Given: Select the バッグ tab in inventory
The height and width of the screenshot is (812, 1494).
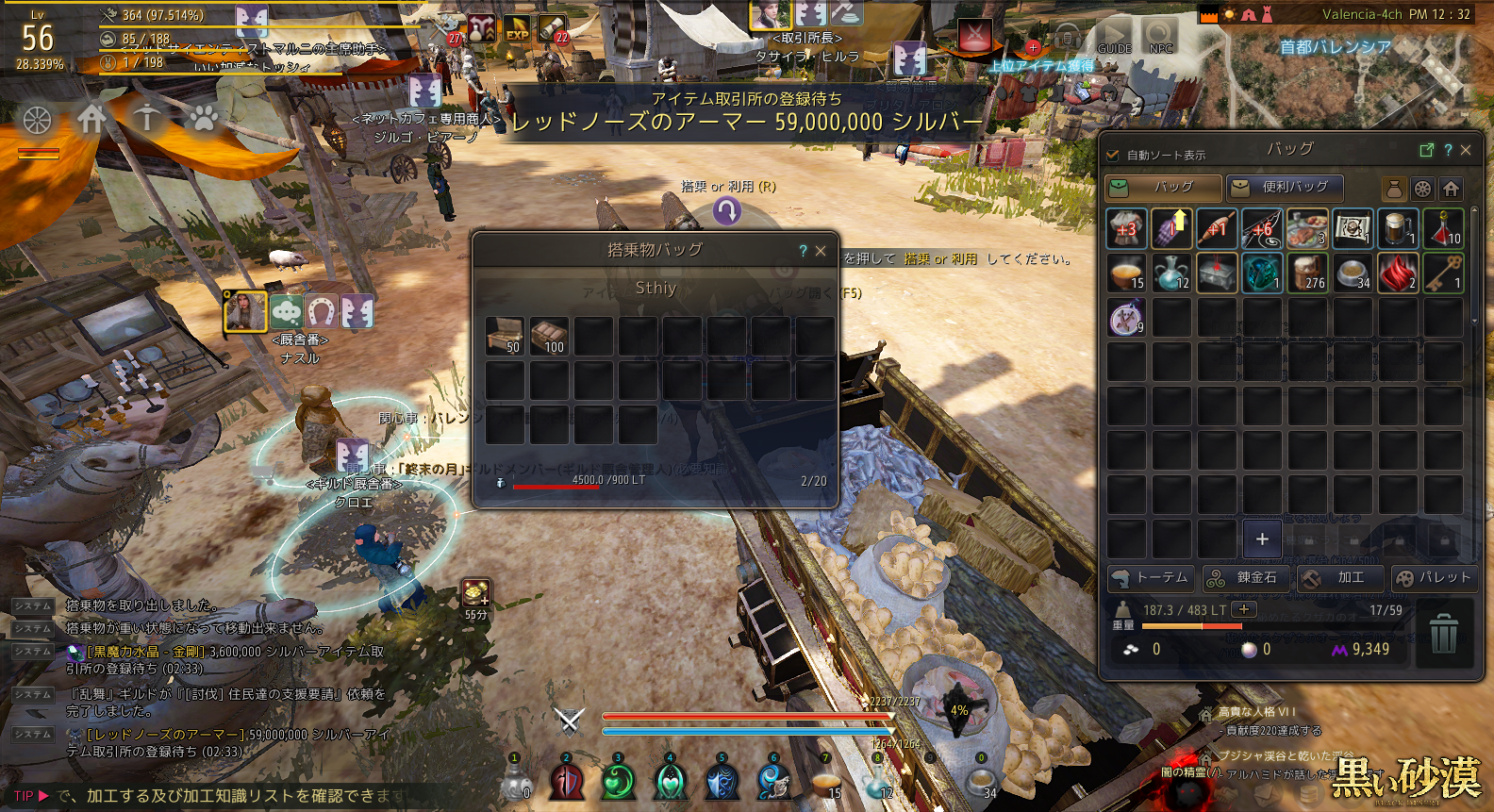Looking at the screenshot, I should 1164,187.
